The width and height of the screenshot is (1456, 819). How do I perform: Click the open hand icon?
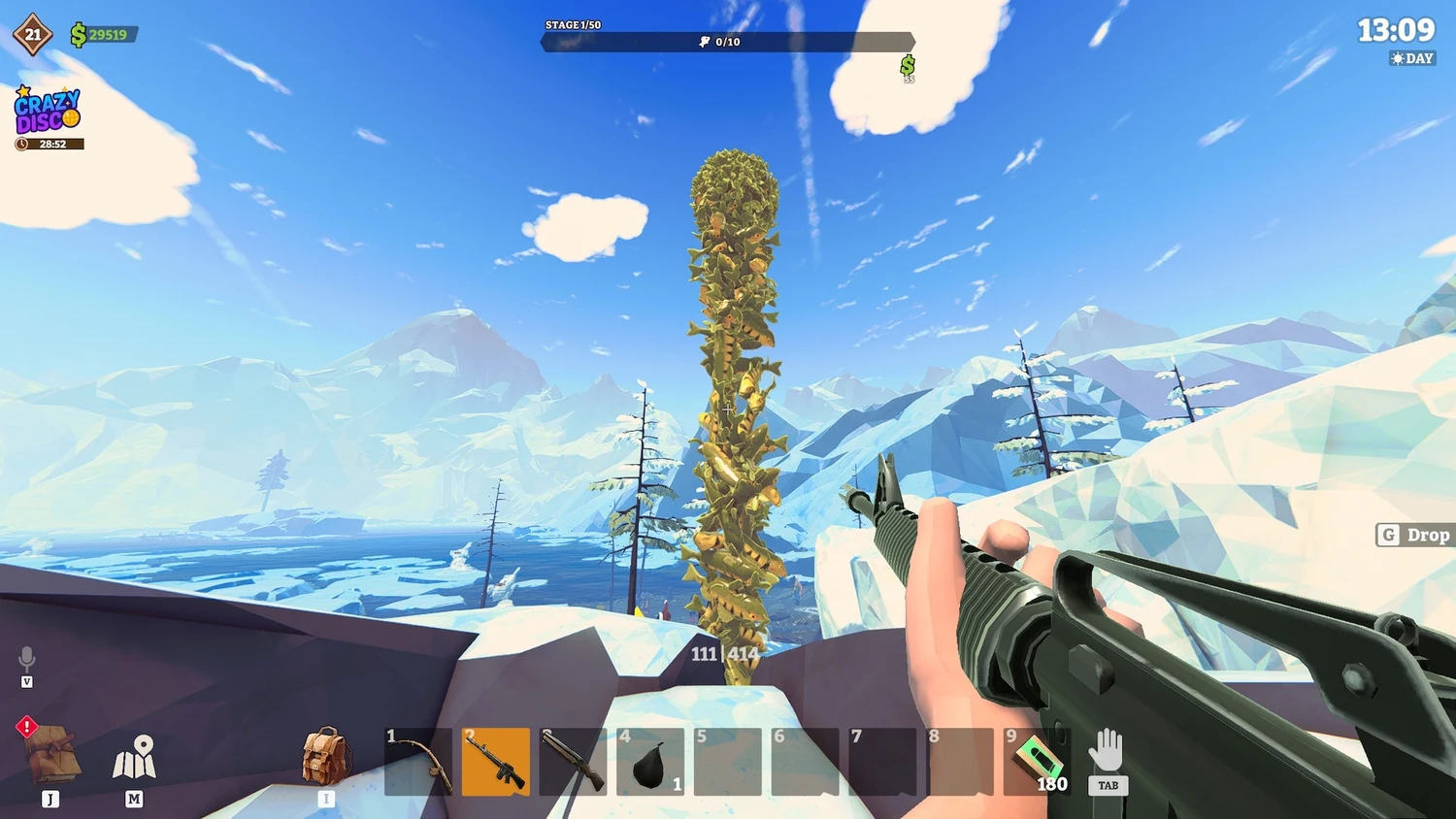(1107, 752)
